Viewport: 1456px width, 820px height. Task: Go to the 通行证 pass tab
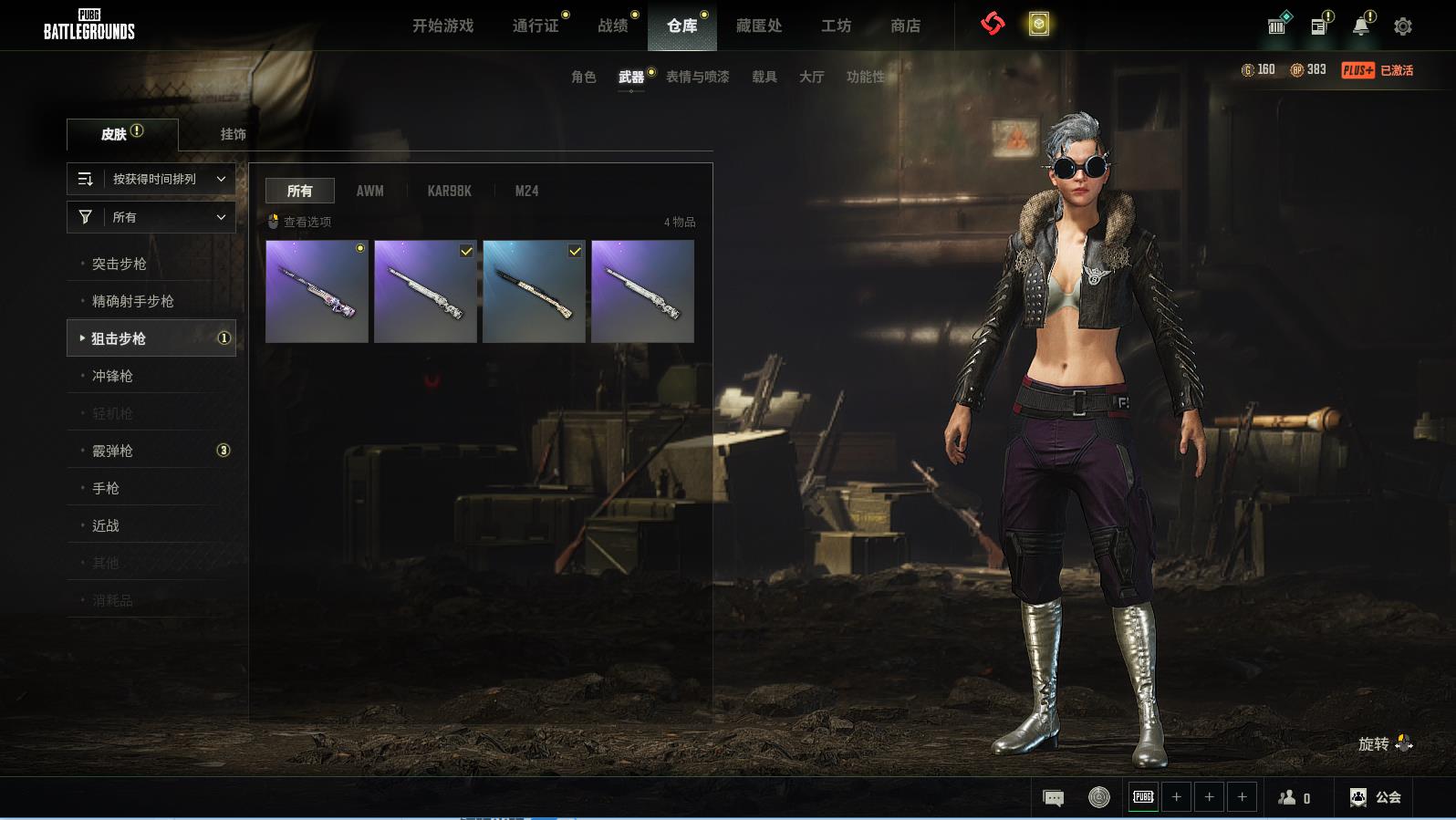click(536, 26)
